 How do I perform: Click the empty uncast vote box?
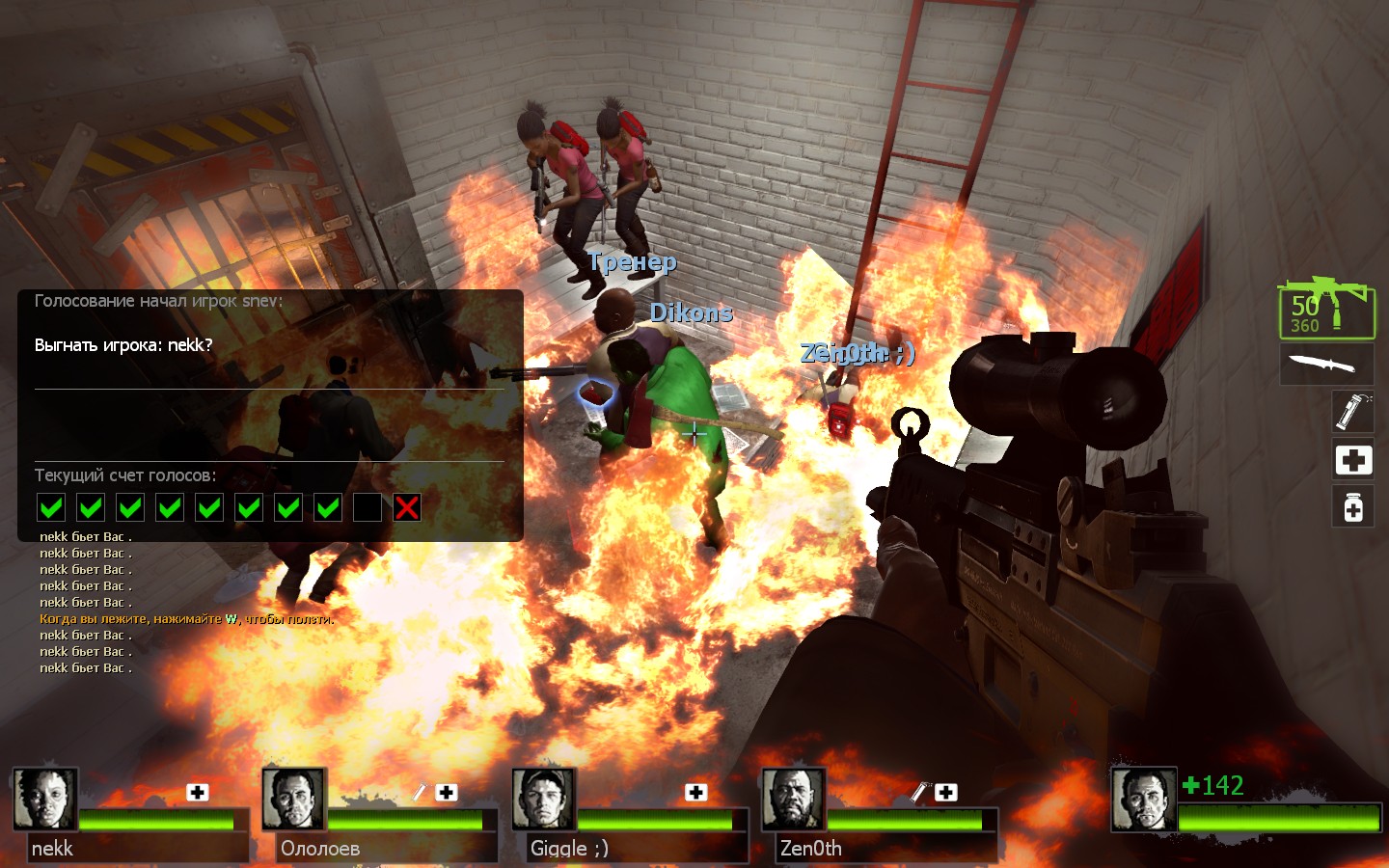(368, 507)
